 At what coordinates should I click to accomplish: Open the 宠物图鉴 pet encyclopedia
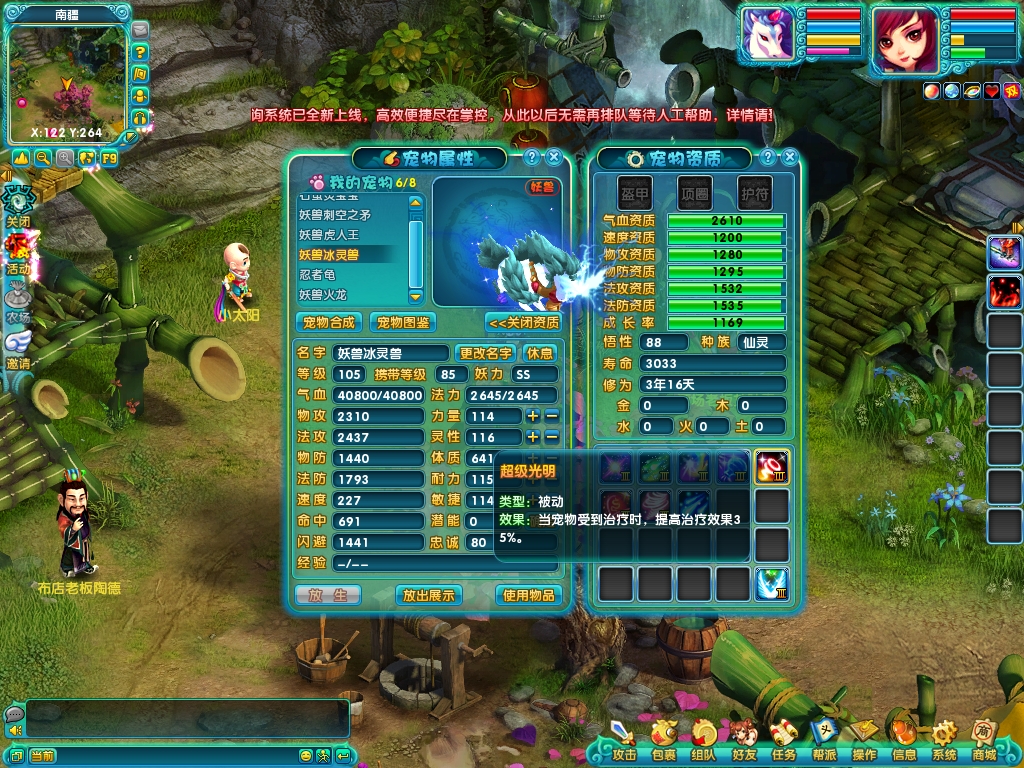(402, 322)
